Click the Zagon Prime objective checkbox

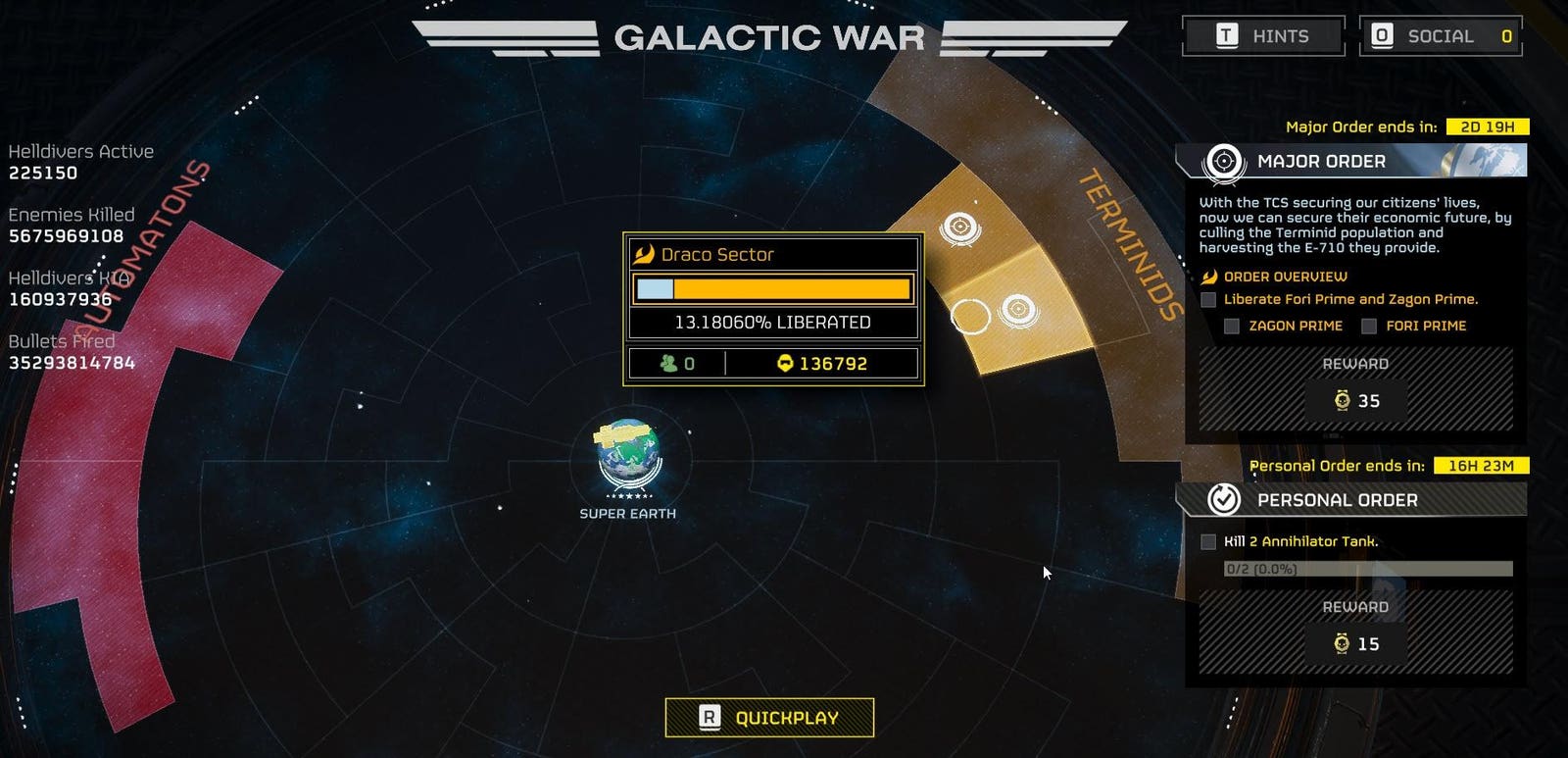click(1232, 326)
